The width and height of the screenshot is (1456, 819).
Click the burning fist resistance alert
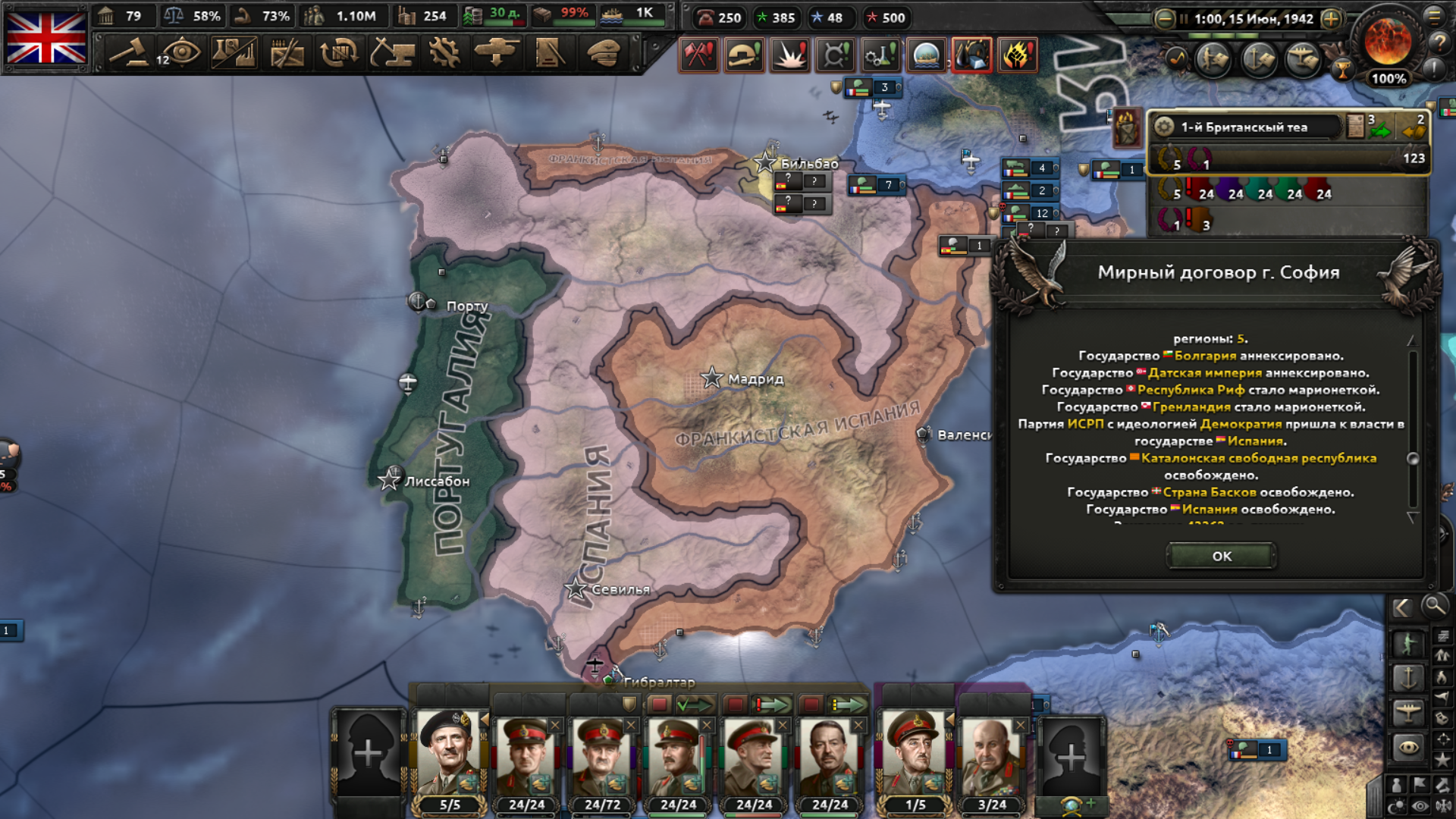click(x=1017, y=55)
